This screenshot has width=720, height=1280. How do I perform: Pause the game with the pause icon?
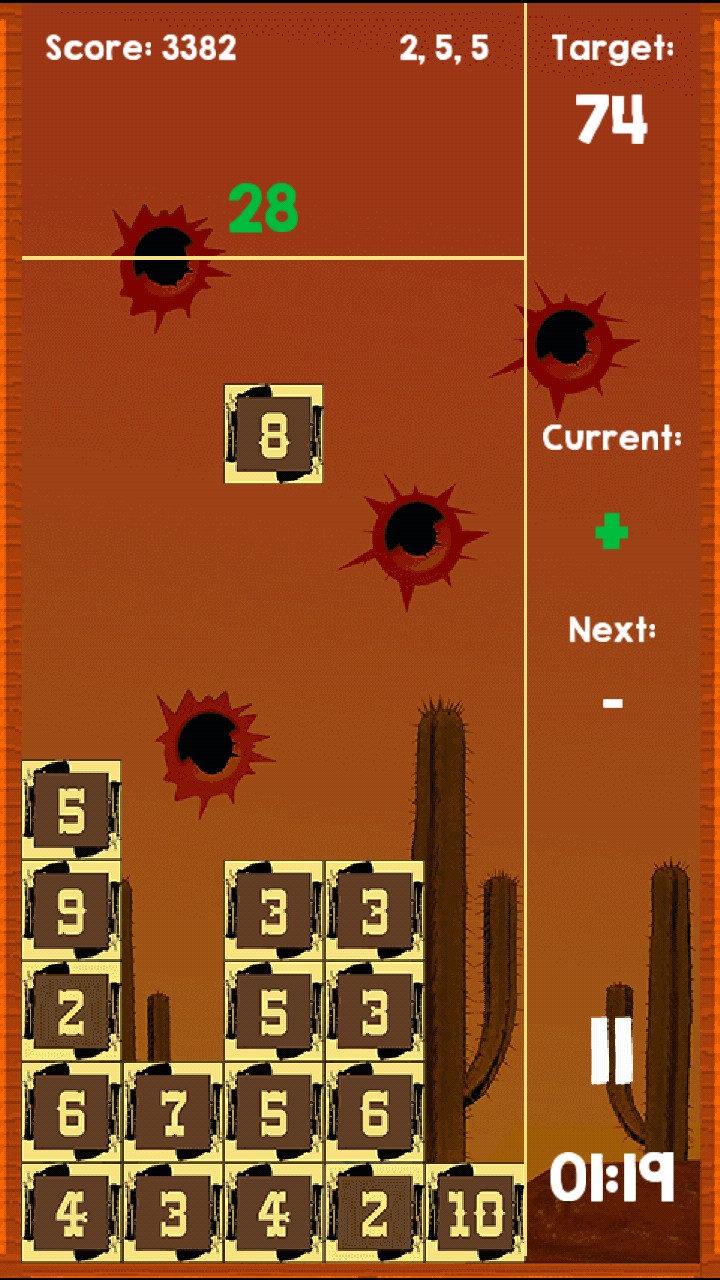[611, 1050]
